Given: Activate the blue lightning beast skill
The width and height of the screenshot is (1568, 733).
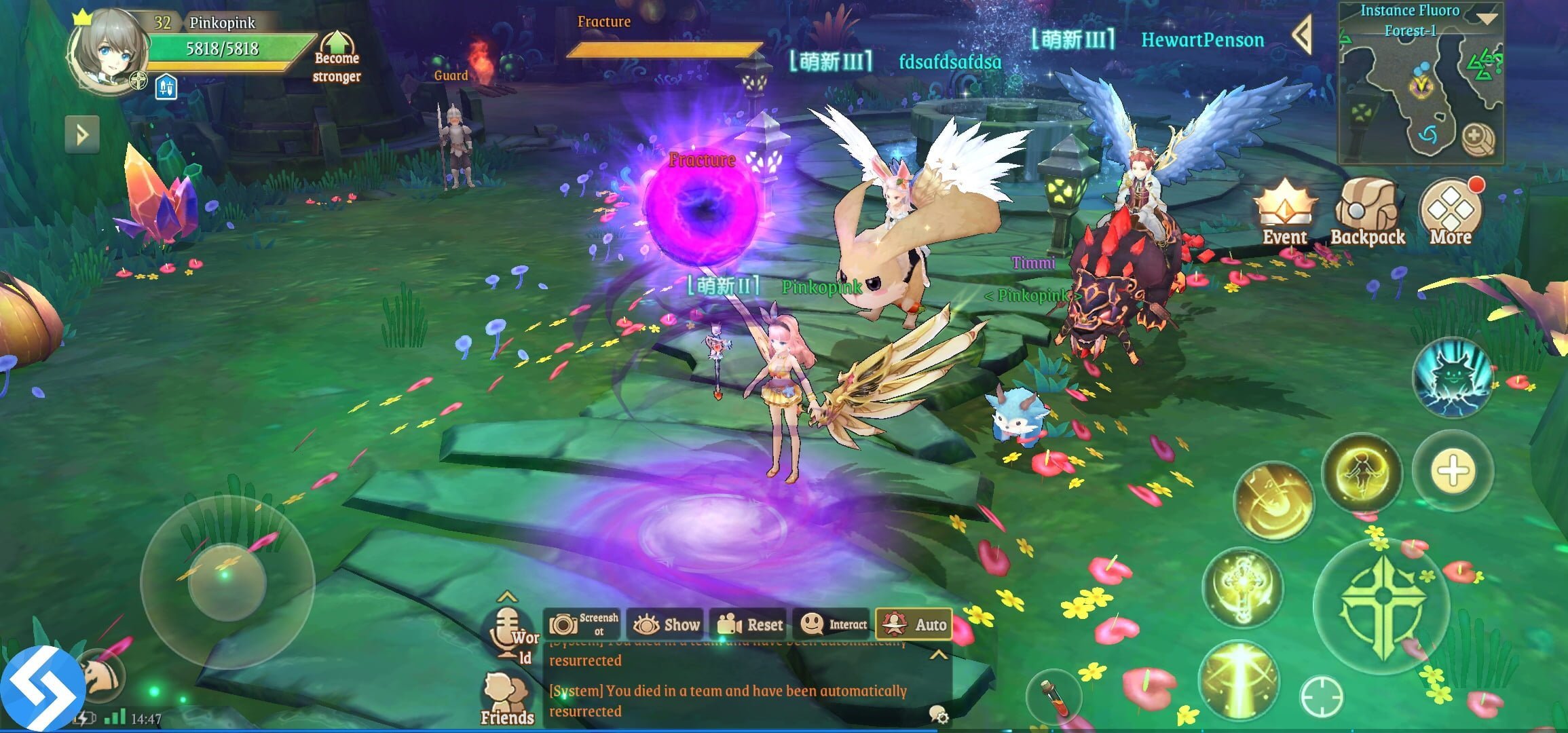Looking at the screenshot, I should click(x=1452, y=378).
